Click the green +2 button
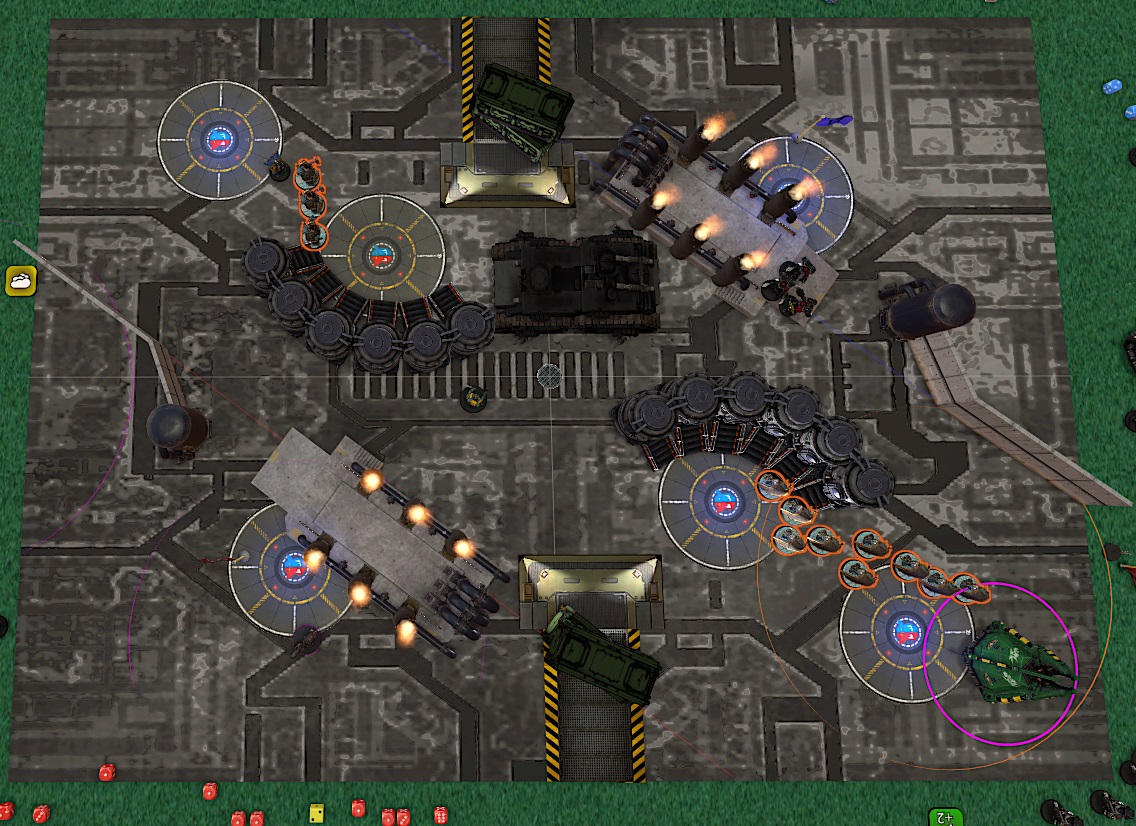Viewport: 1136px width, 826px height. point(943,816)
